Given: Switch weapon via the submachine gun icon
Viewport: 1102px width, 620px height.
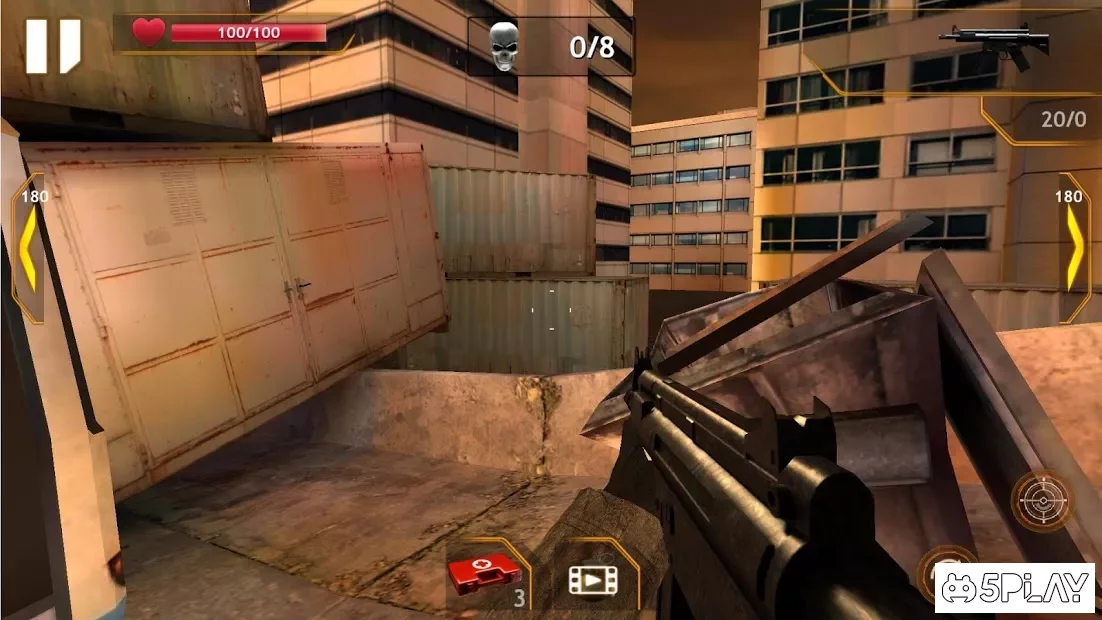Looking at the screenshot, I should (x=994, y=45).
